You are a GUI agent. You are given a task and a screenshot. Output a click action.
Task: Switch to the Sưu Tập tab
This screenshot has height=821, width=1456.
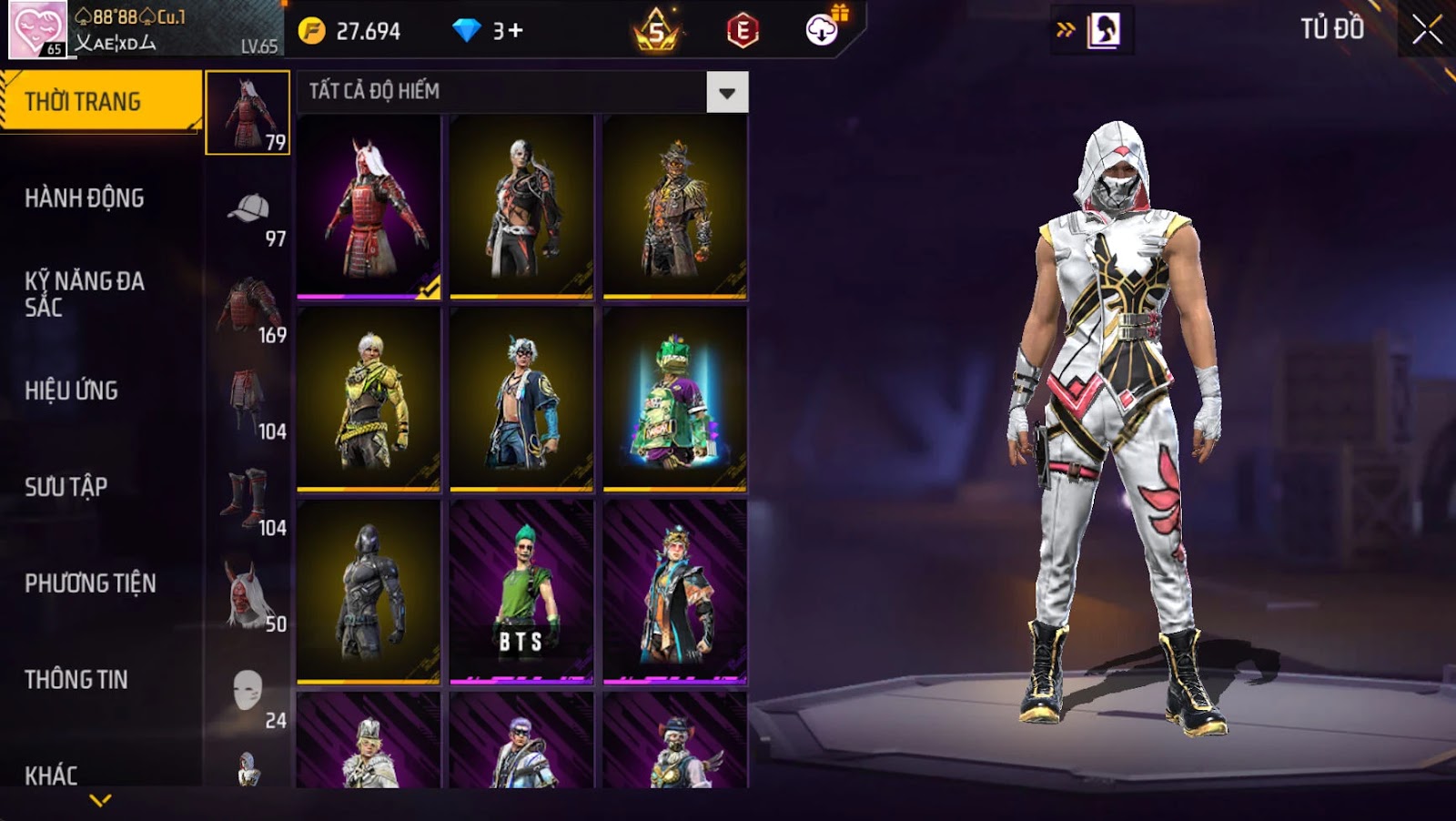tap(66, 487)
